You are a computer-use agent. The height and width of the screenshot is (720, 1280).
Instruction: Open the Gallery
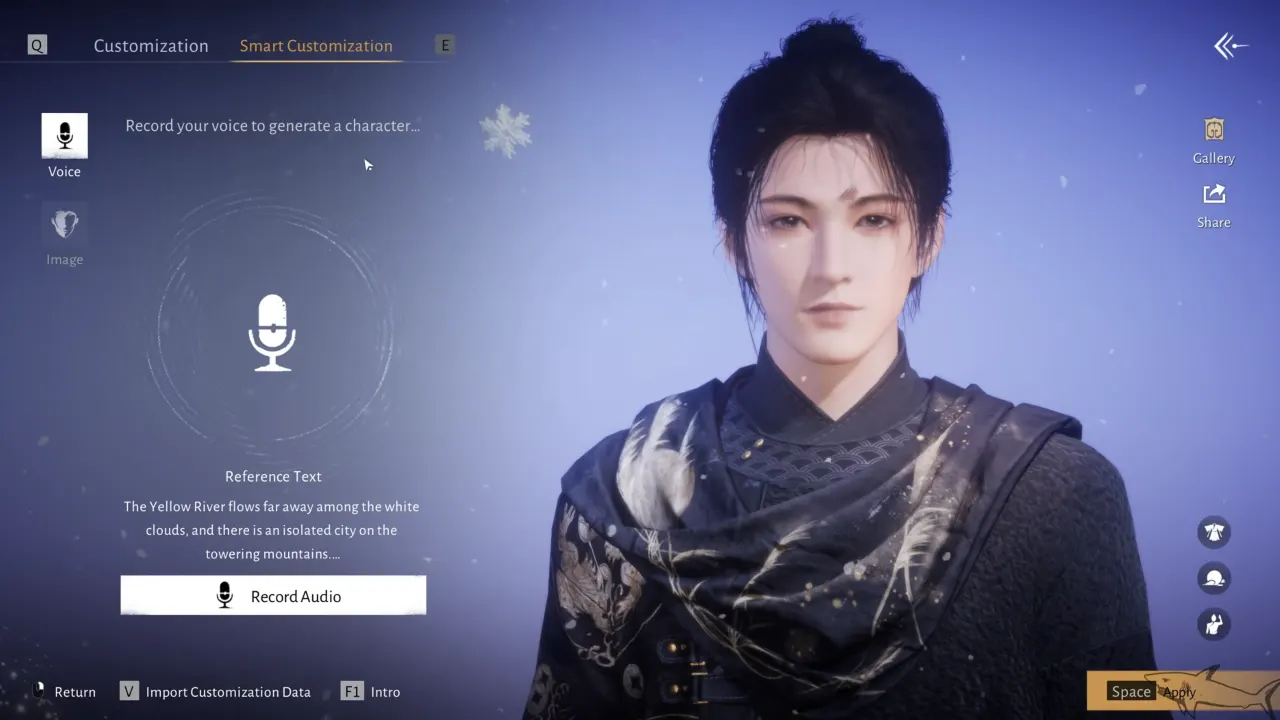pos(1213,138)
